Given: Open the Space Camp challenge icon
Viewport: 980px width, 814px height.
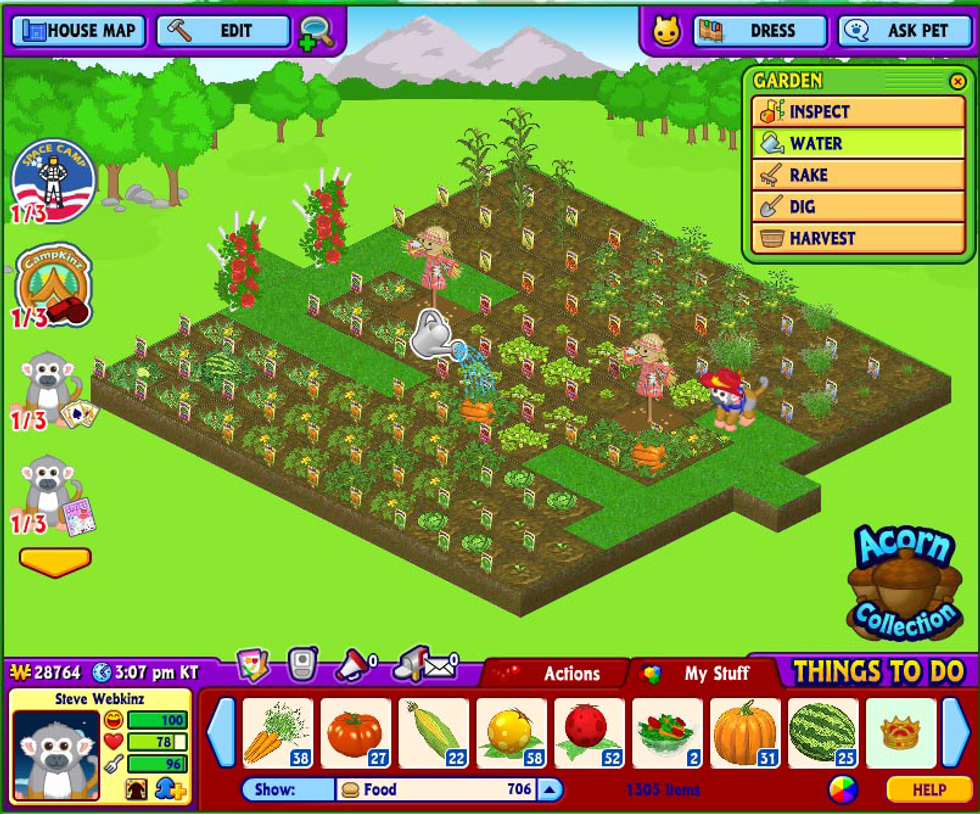Looking at the screenshot, I should tap(52, 180).
